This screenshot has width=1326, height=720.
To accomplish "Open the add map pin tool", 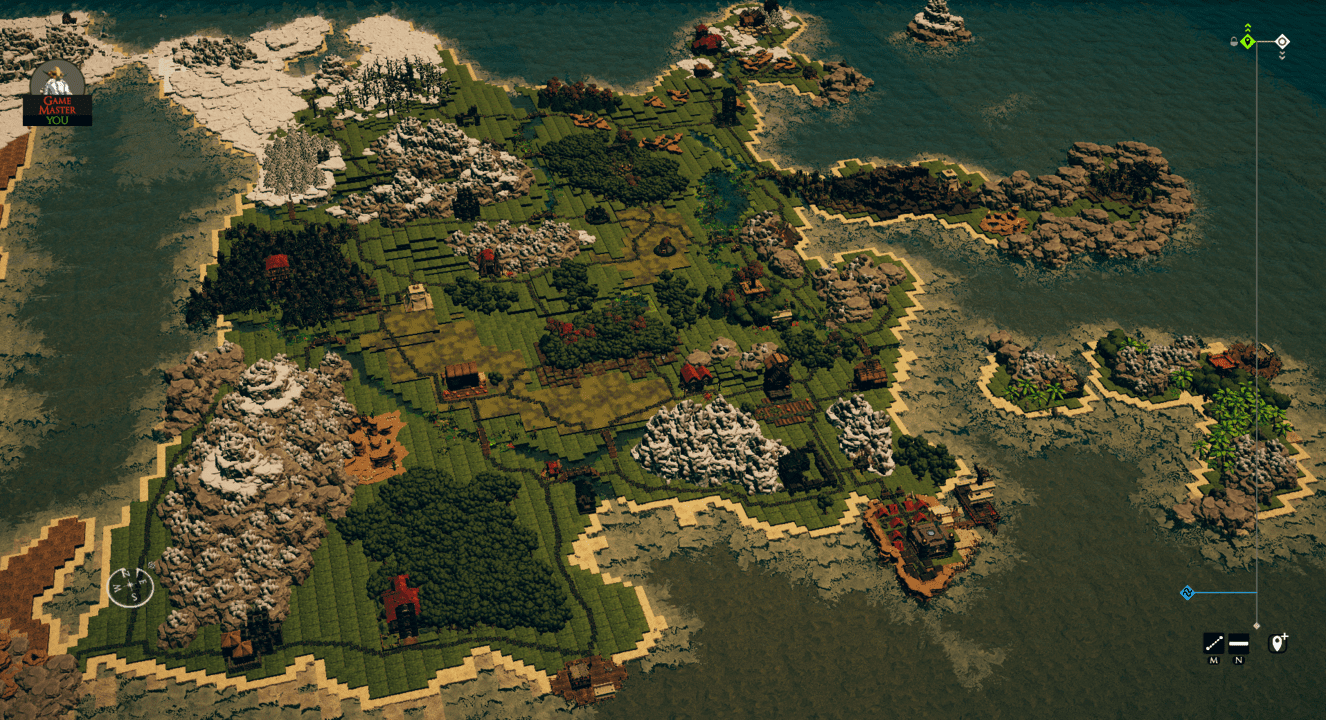I will tap(1277, 642).
